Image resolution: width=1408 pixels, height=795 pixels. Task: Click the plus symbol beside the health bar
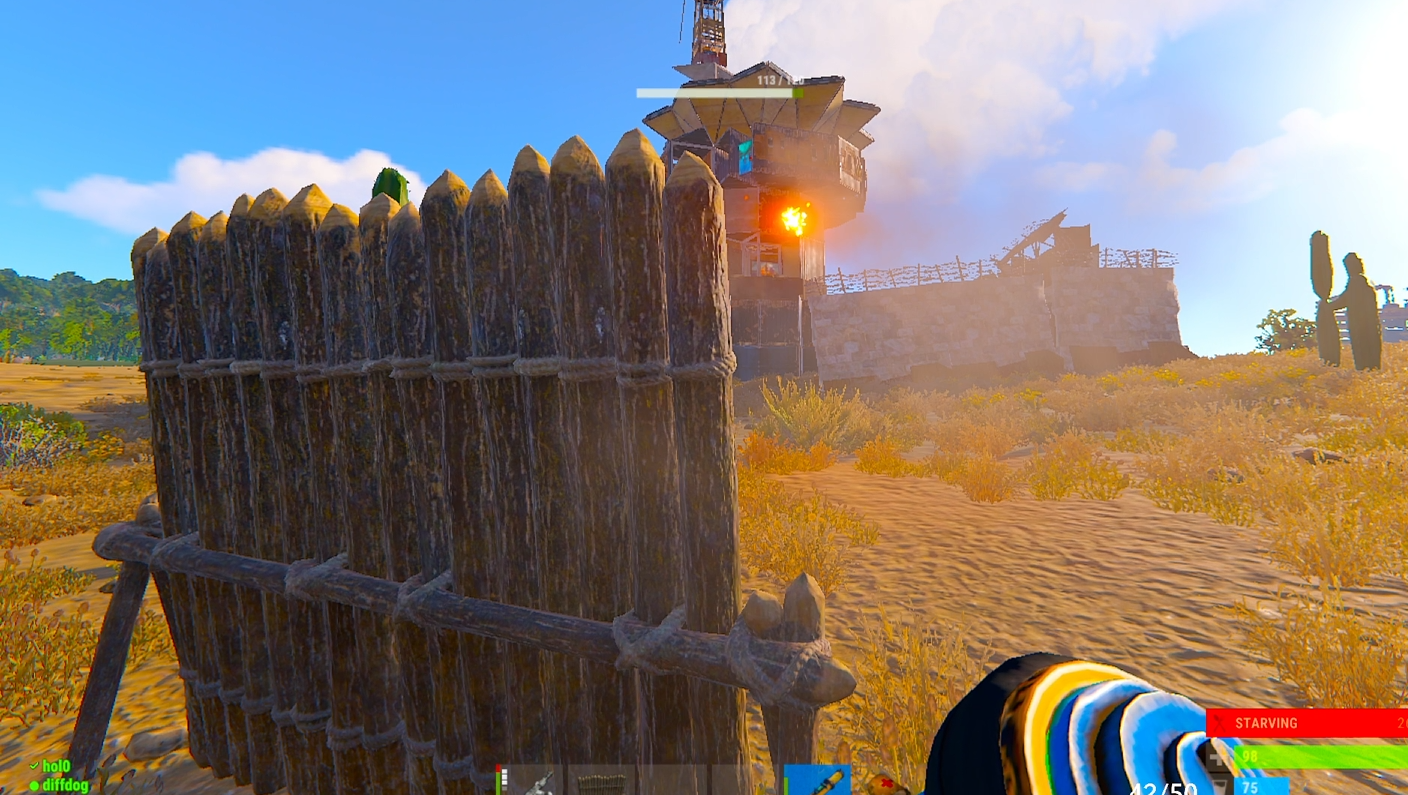click(x=1215, y=757)
